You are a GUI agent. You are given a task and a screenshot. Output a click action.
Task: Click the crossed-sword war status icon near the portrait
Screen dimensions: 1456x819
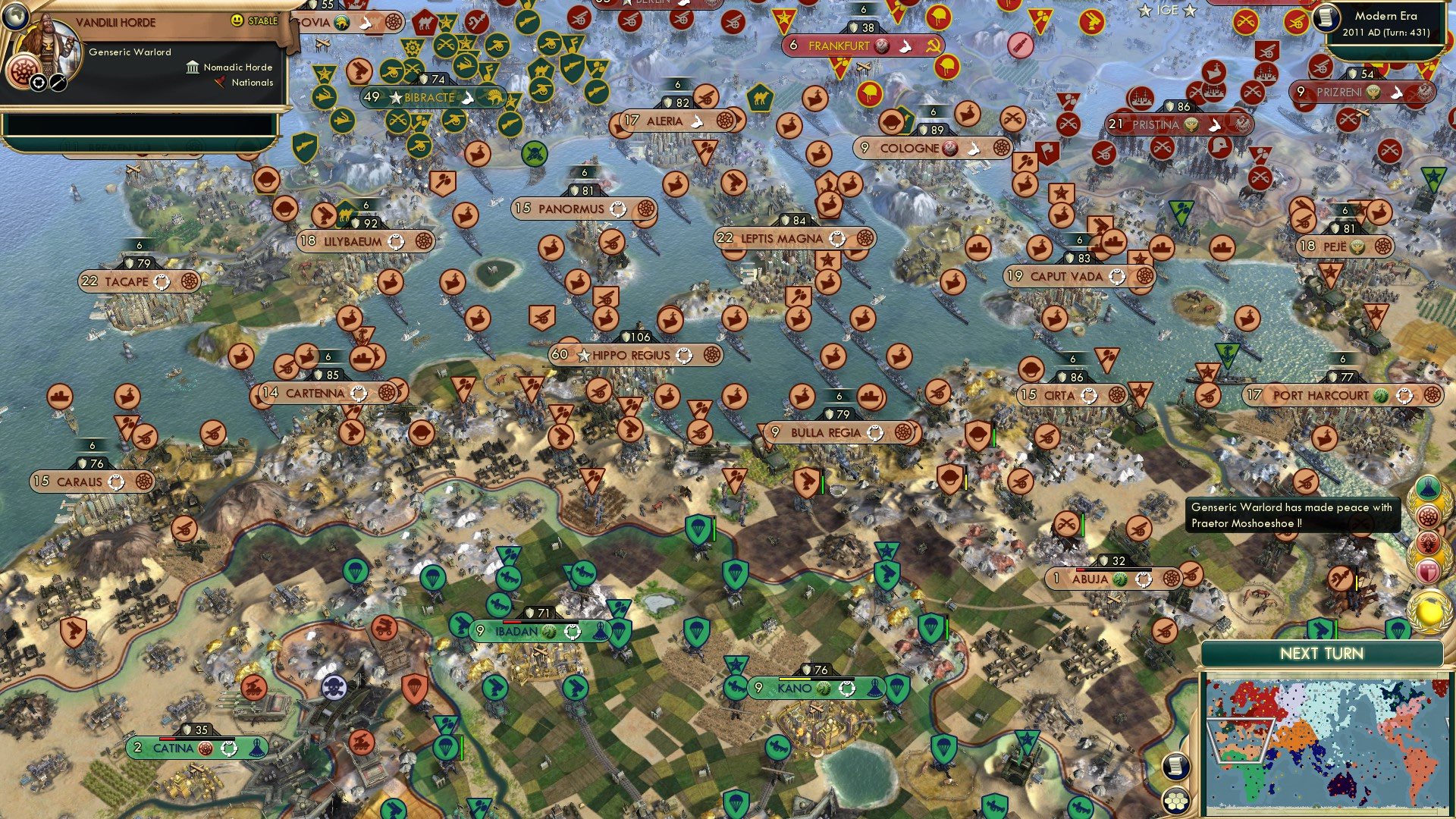[58, 83]
